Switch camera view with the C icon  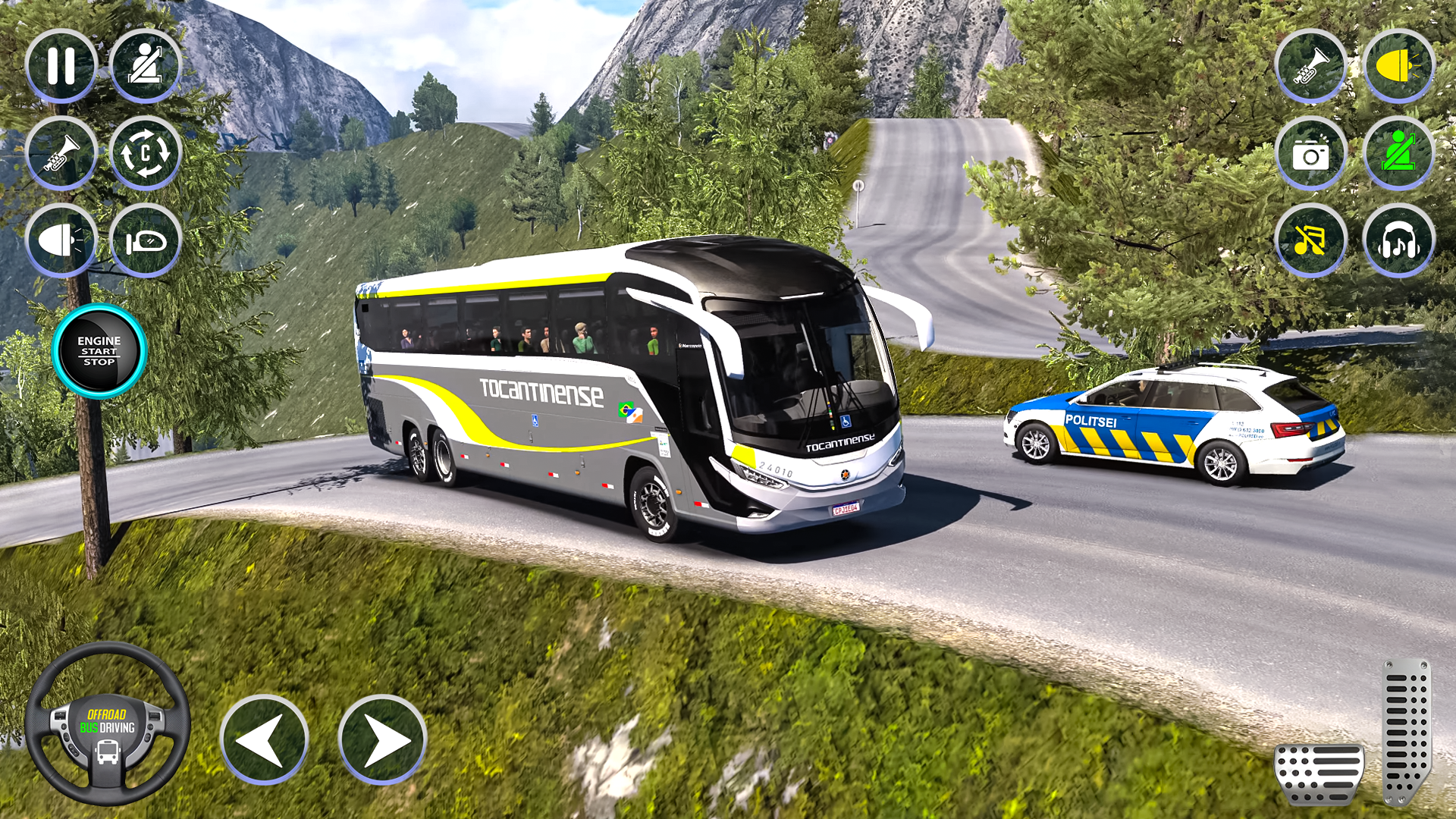point(149,152)
